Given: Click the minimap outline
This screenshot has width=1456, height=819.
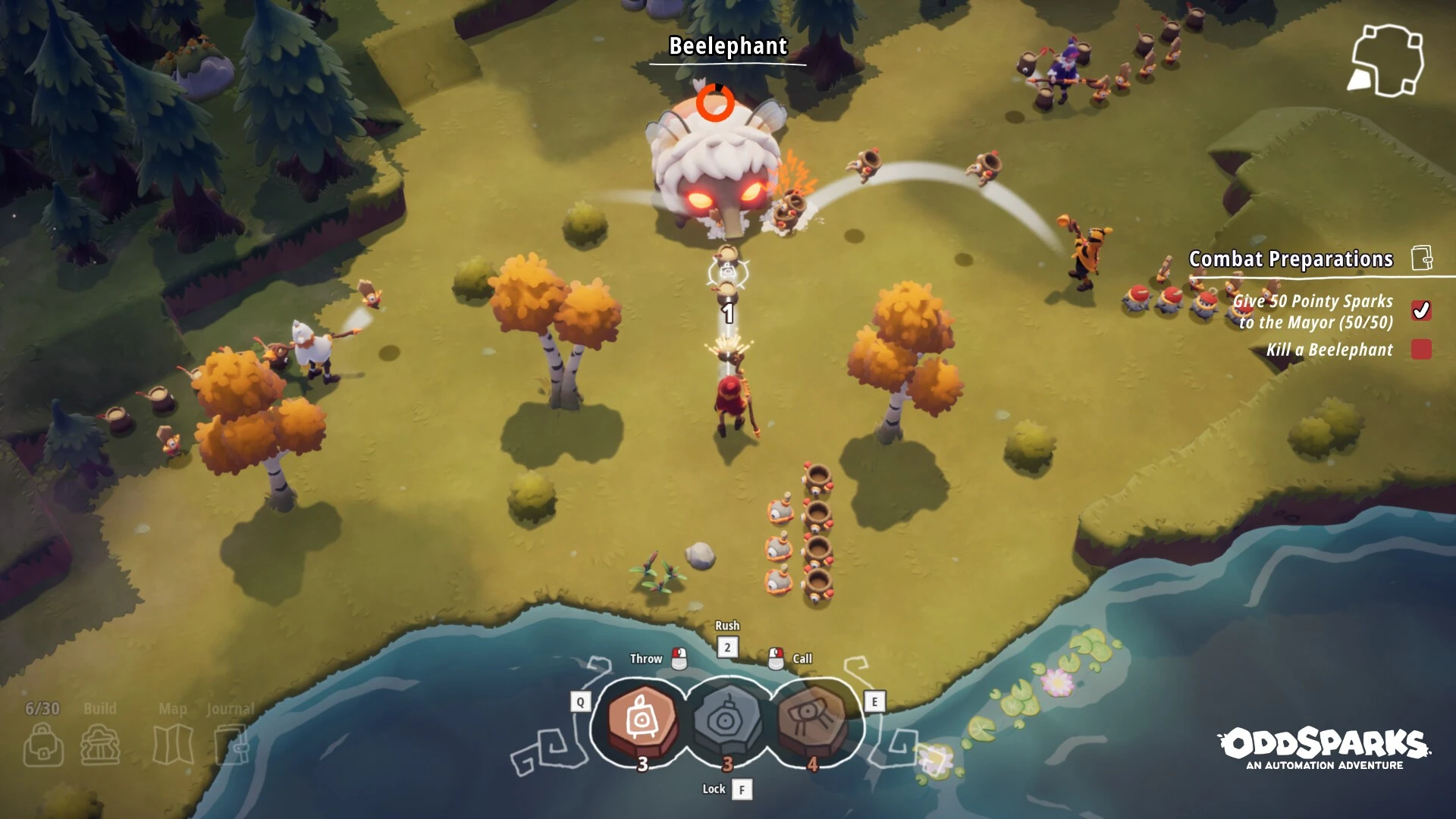Looking at the screenshot, I should (1386, 61).
